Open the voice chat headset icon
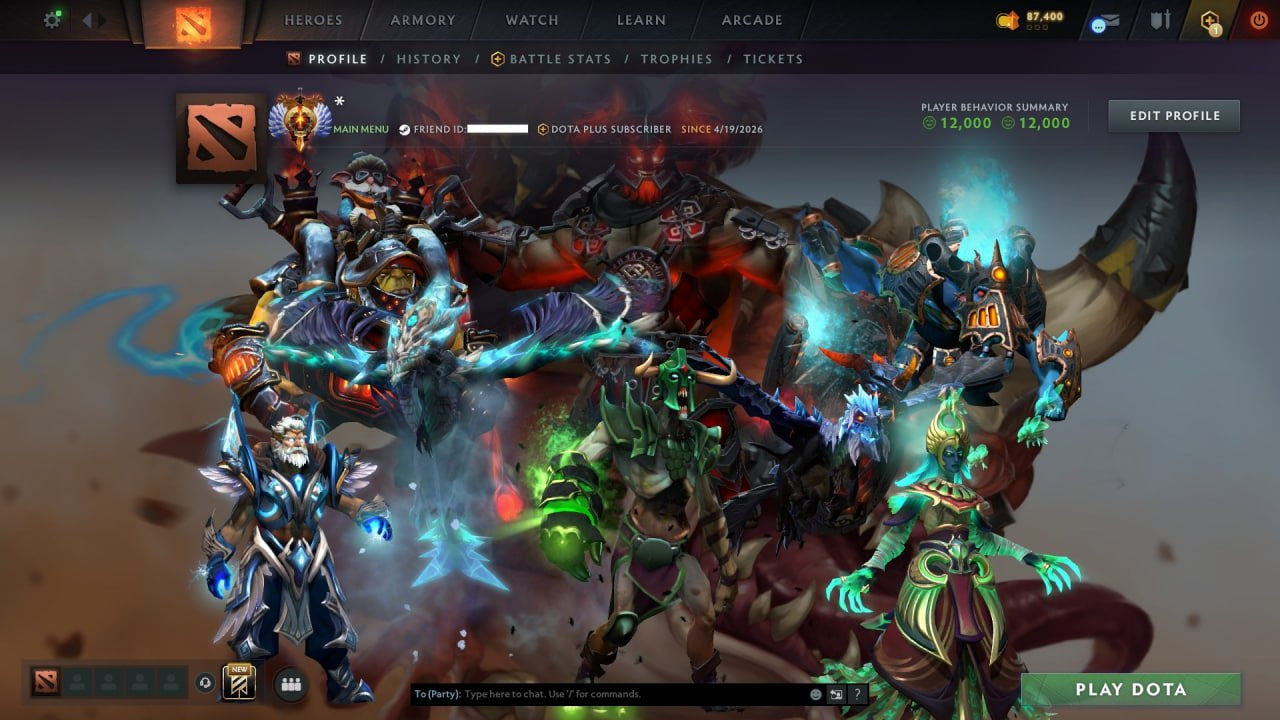The height and width of the screenshot is (720, 1280). click(x=205, y=683)
